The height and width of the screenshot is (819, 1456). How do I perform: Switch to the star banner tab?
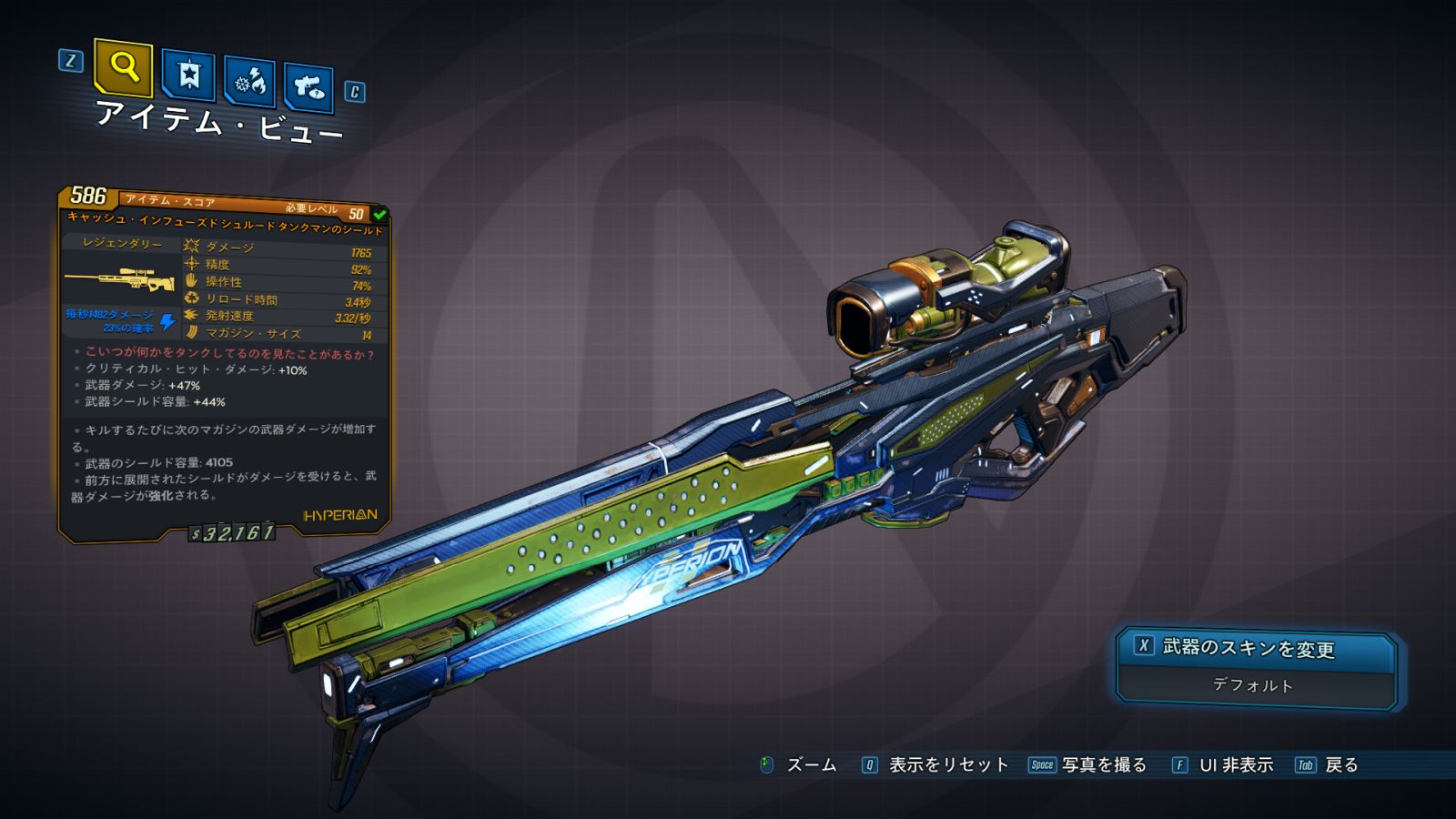(x=188, y=75)
